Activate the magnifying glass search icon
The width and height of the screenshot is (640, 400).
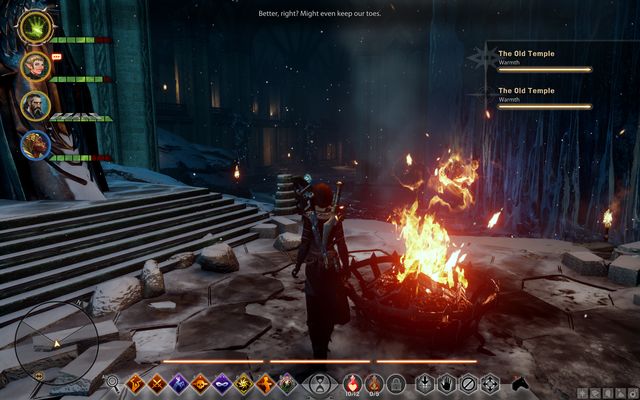click(x=112, y=382)
